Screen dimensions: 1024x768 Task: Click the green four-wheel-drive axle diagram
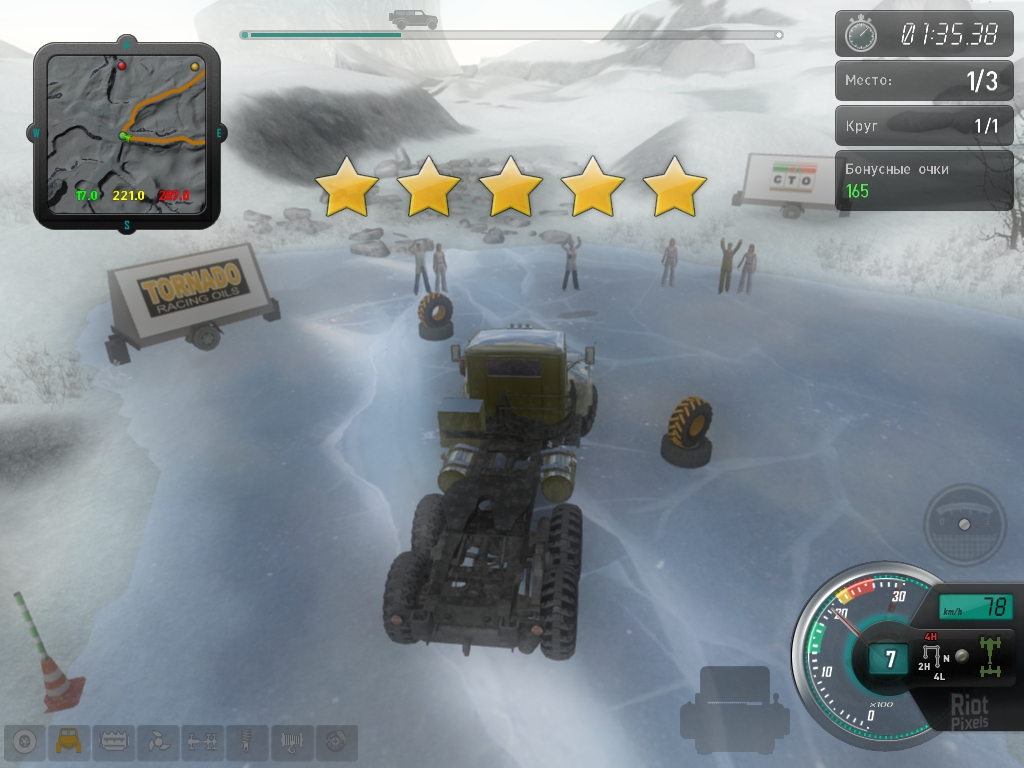[993, 655]
